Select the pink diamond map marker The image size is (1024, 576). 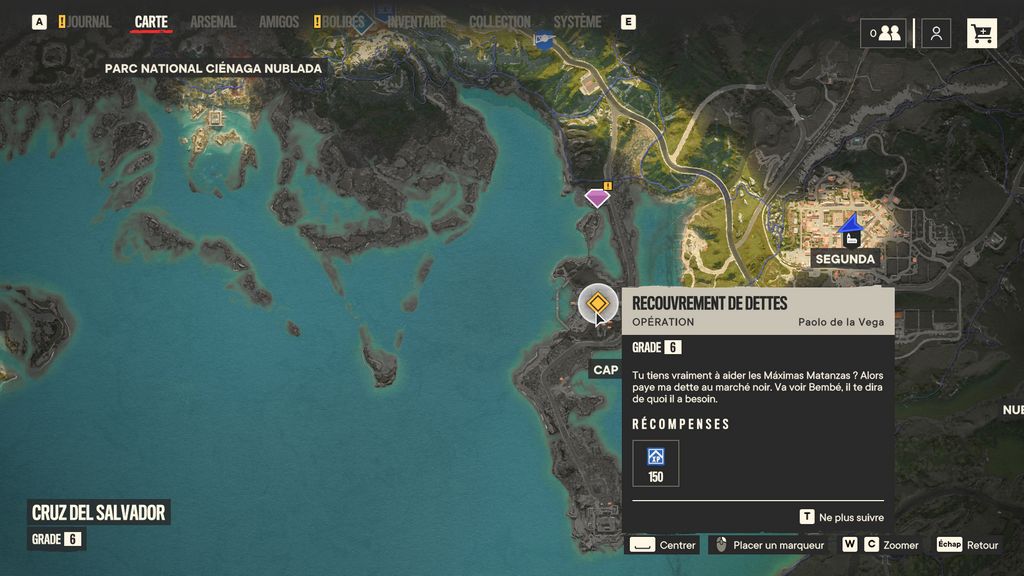[597, 198]
